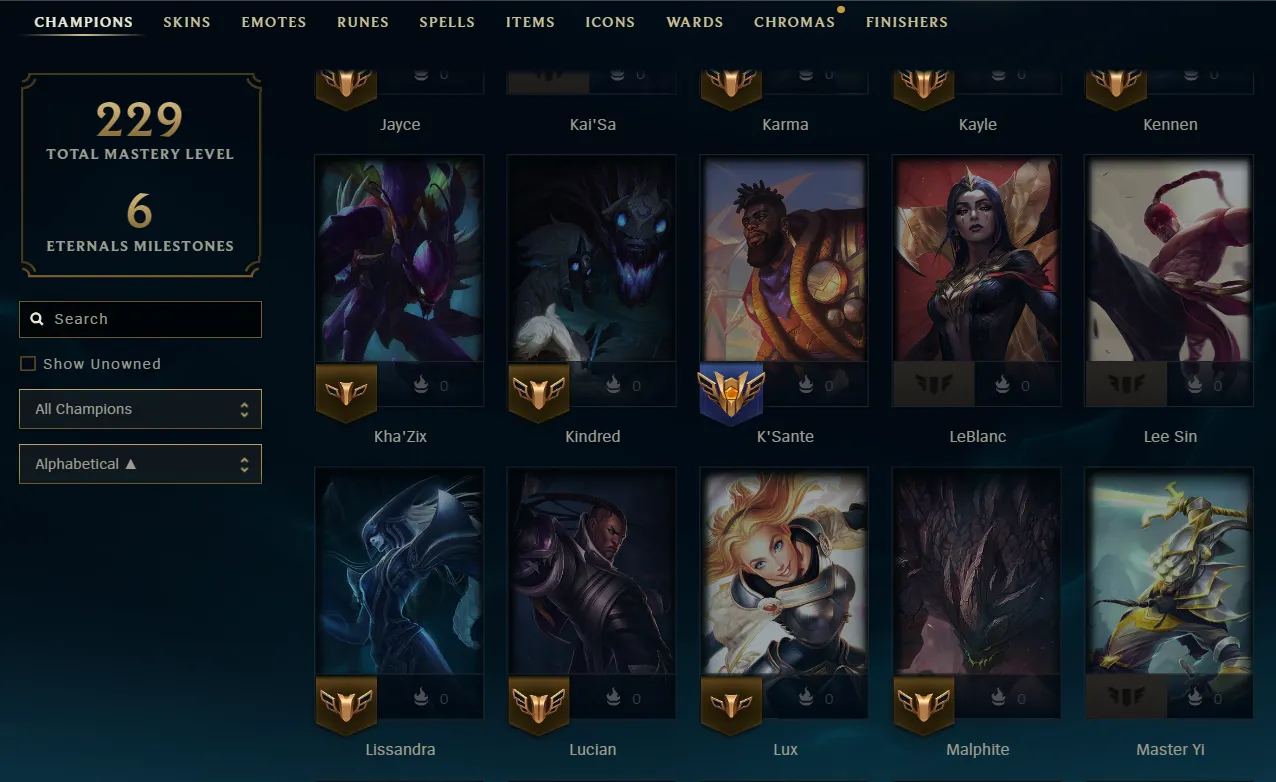Choose the K'Sante champion card

(x=785, y=260)
